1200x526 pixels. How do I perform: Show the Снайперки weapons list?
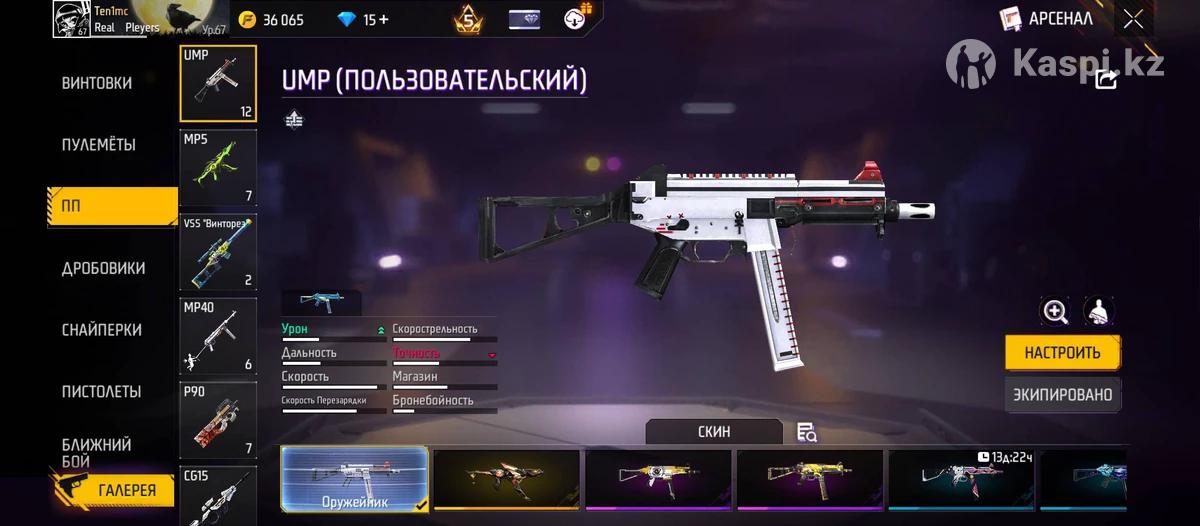tap(101, 330)
